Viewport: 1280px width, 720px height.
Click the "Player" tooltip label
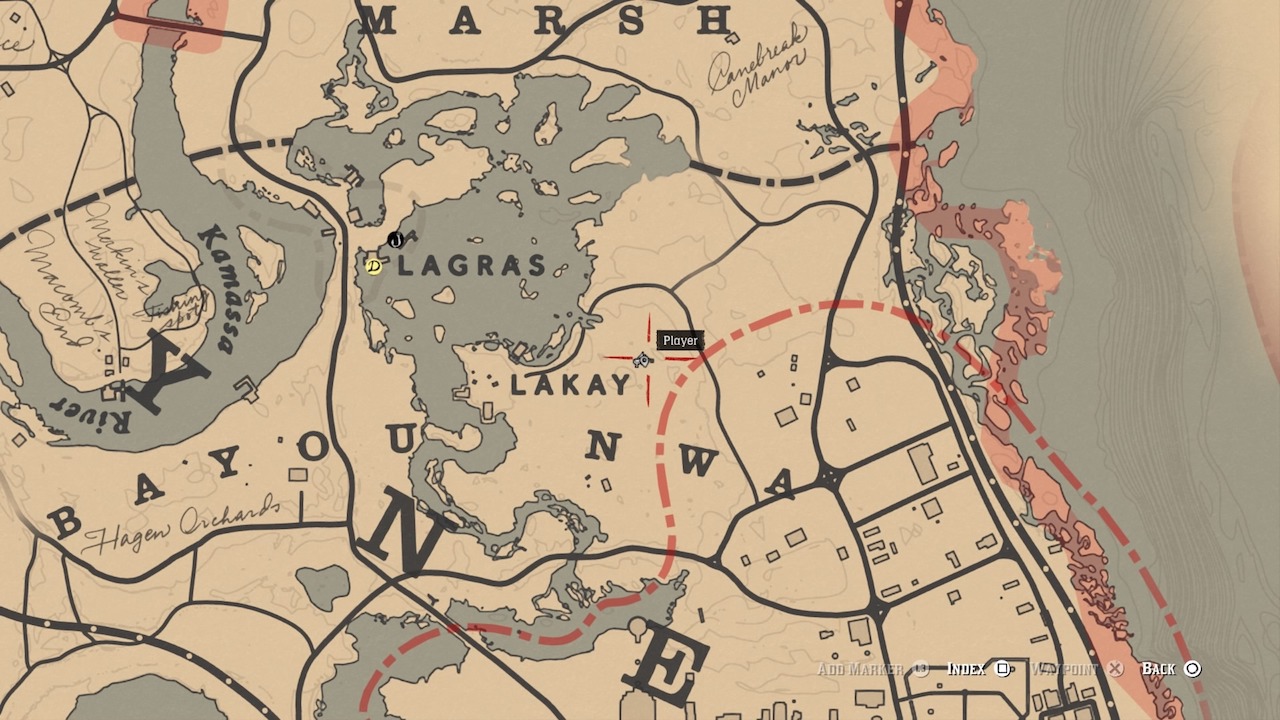click(679, 340)
